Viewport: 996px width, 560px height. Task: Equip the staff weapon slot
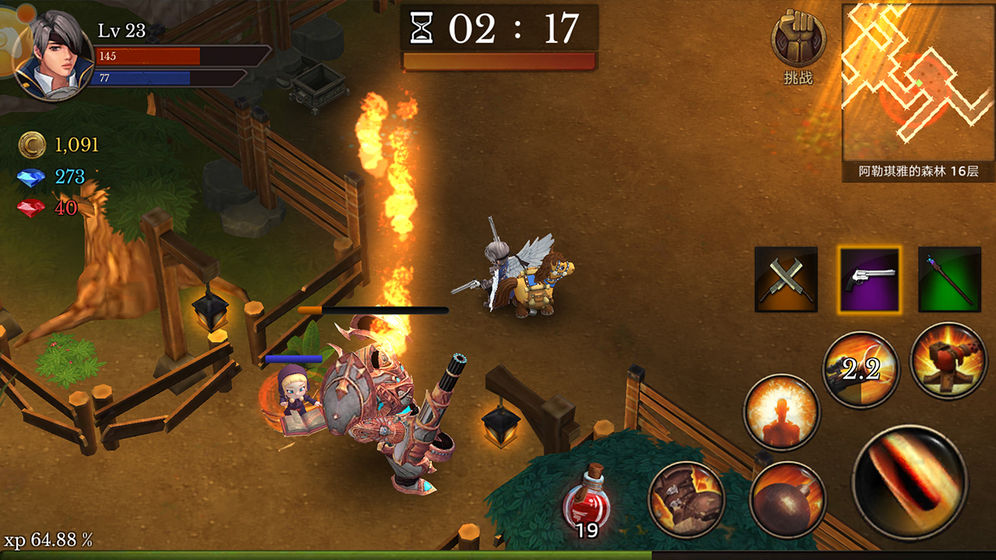(x=949, y=279)
